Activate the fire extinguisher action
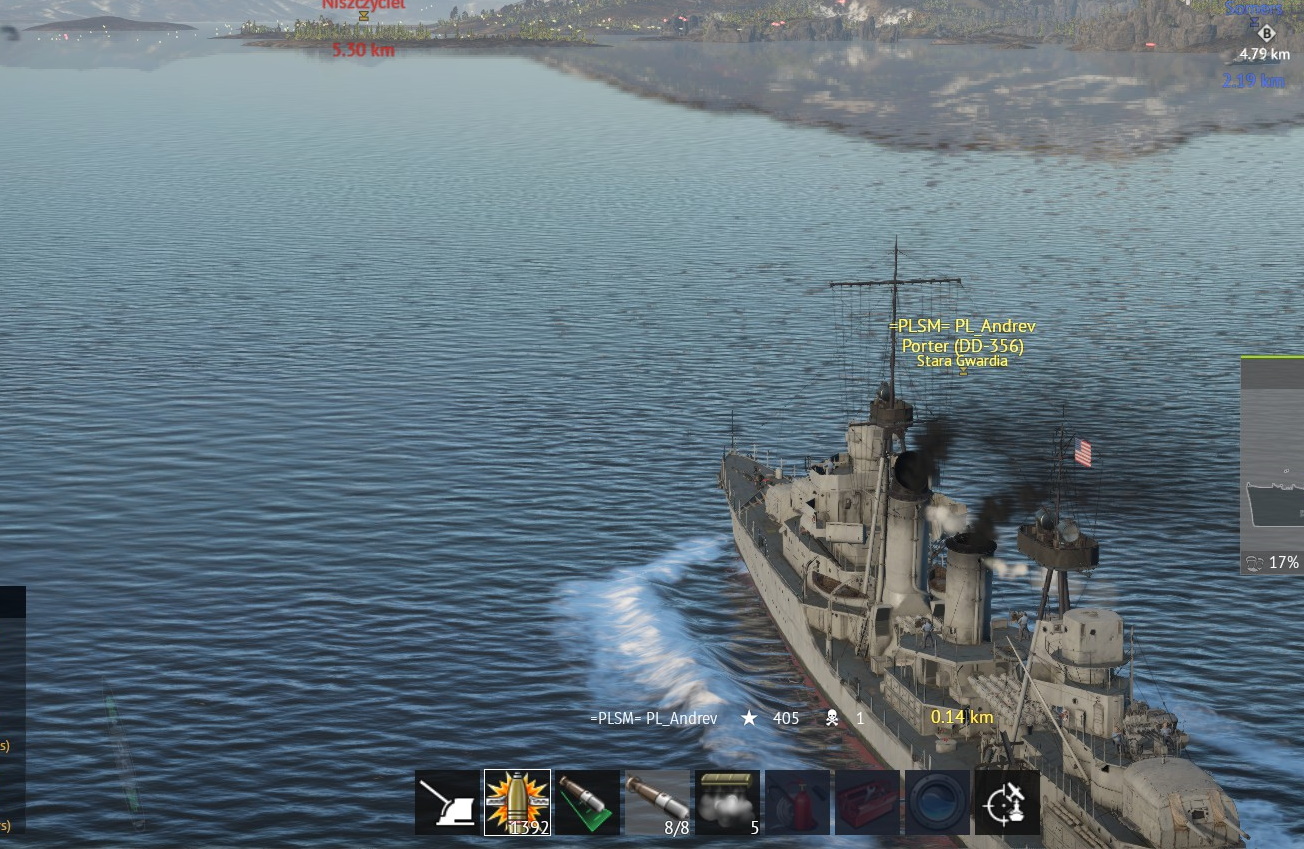 tap(797, 802)
